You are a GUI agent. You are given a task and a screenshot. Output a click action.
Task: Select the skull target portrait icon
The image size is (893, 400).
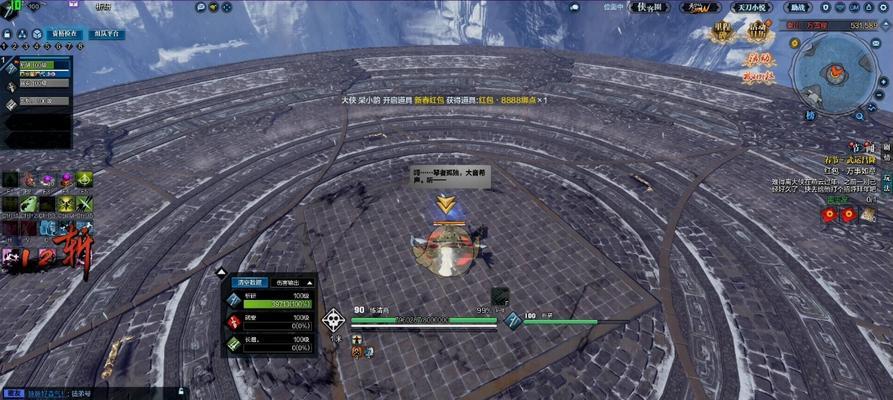(x=333, y=320)
